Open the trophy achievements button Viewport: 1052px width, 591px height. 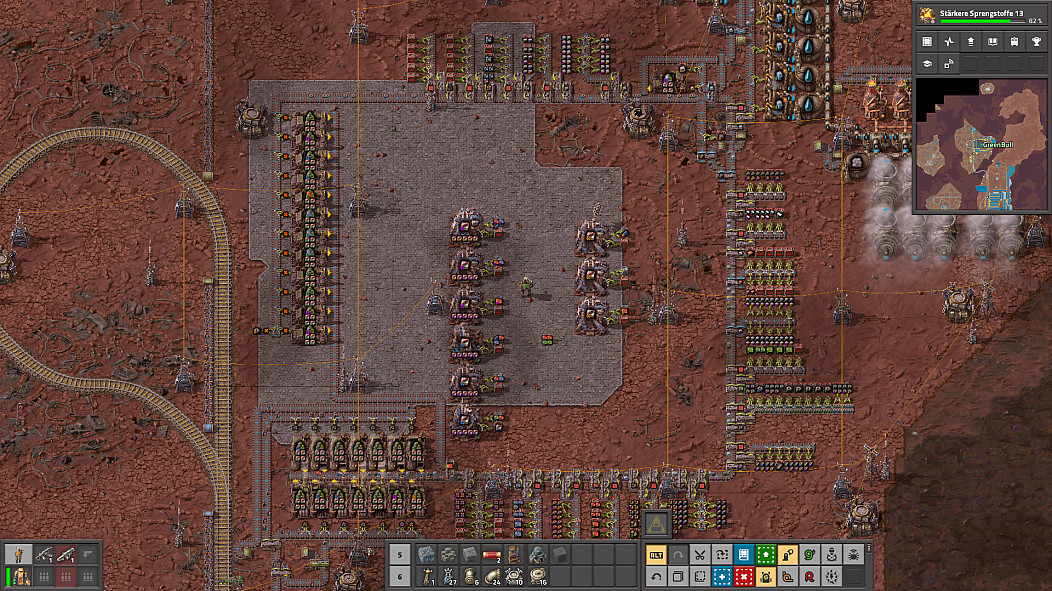1036,42
